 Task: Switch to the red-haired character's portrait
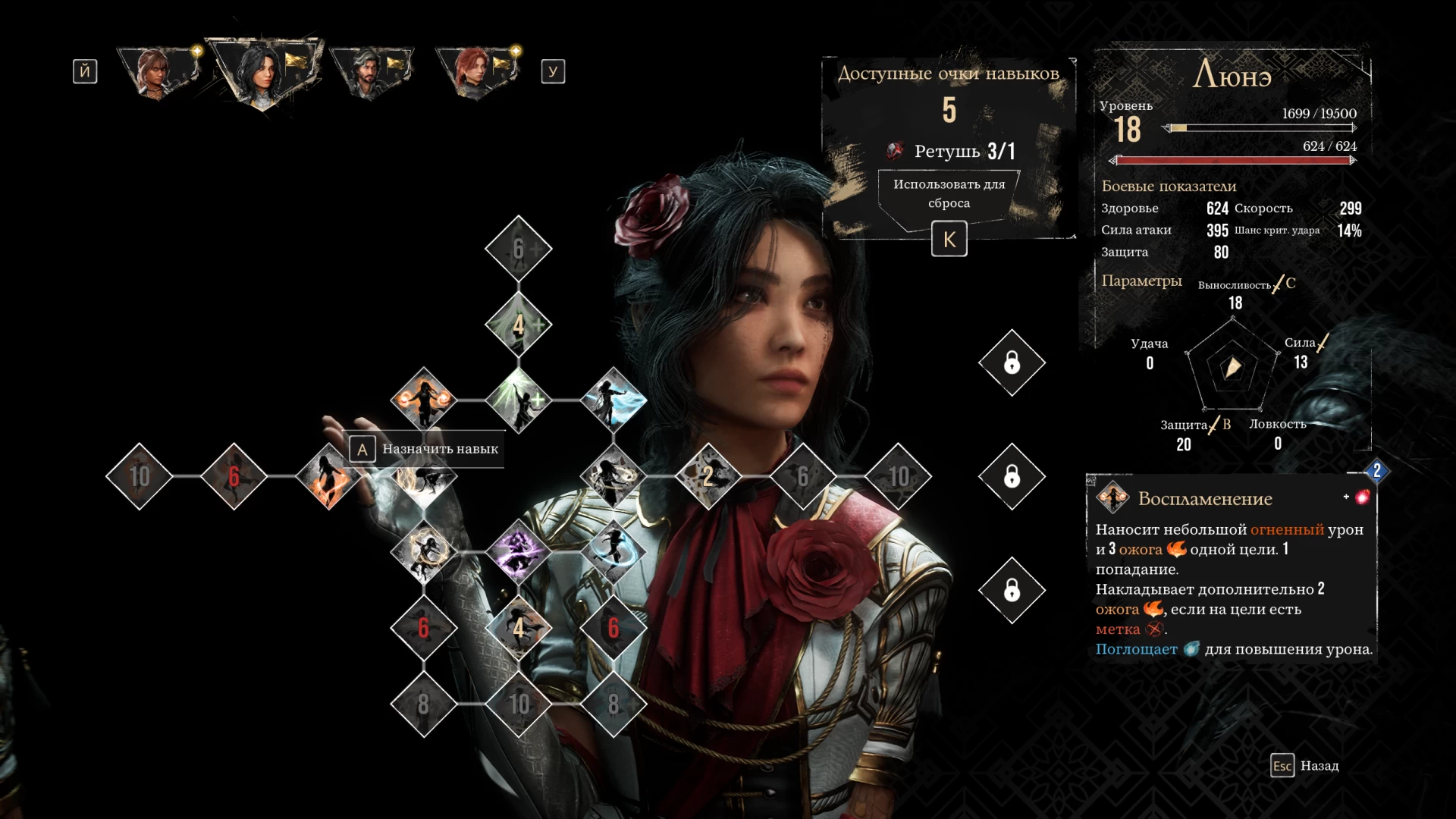click(x=477, y=73)
